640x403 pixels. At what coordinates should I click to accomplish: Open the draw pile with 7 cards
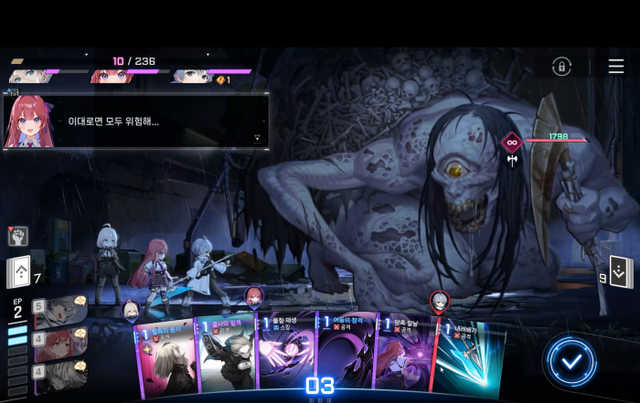coord(21,272)
